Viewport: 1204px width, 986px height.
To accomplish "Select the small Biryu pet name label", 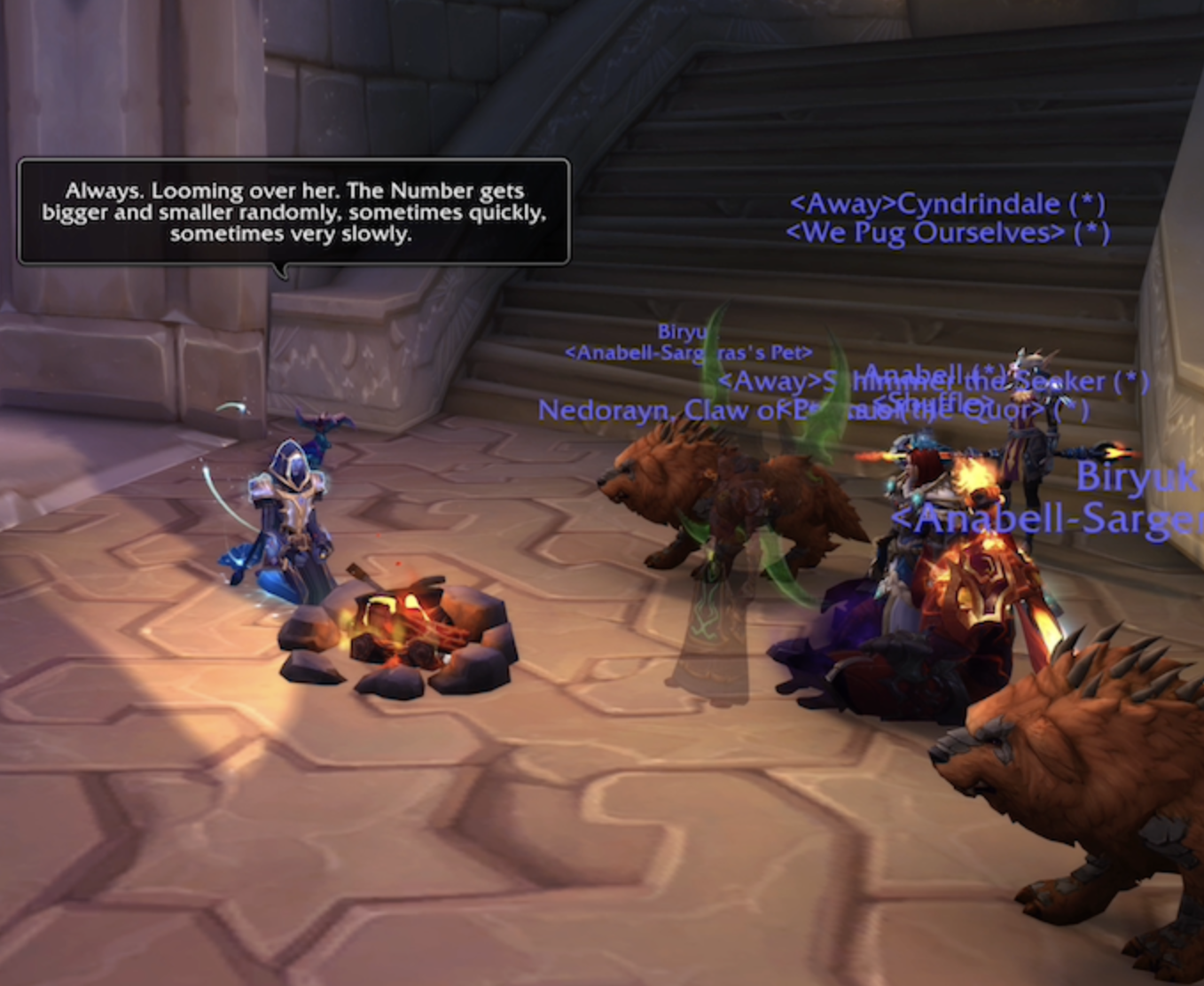I will [x=682, y=332].
